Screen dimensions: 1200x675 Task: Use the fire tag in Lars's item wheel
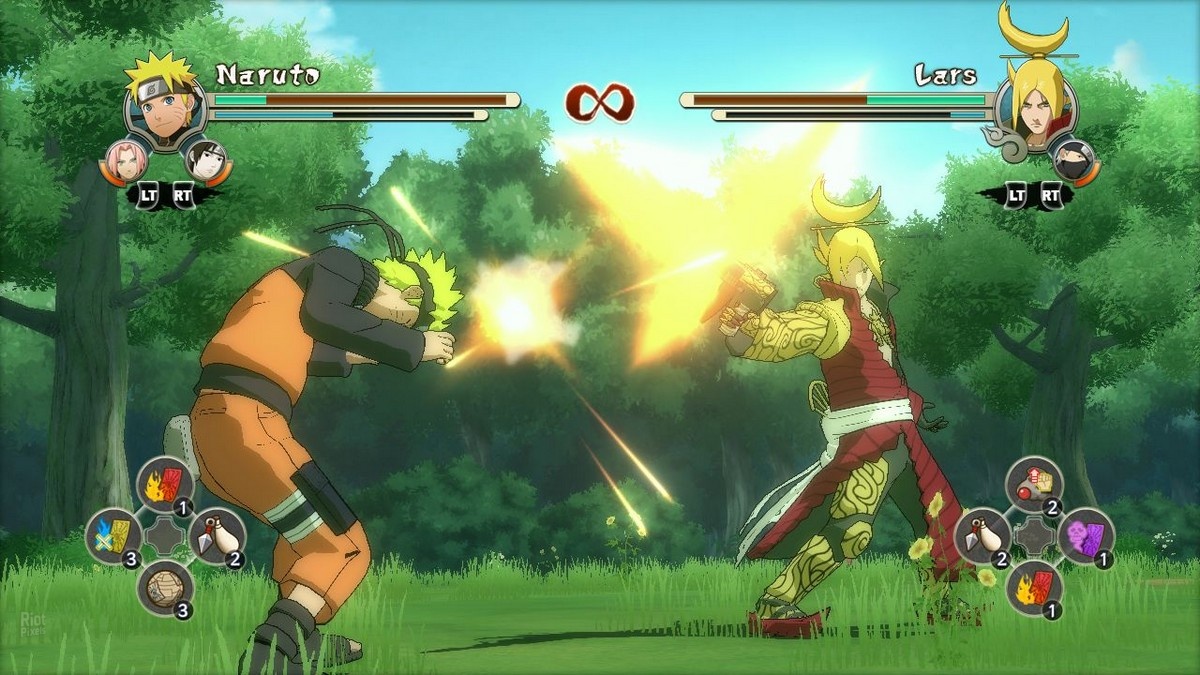point(1034,588)
